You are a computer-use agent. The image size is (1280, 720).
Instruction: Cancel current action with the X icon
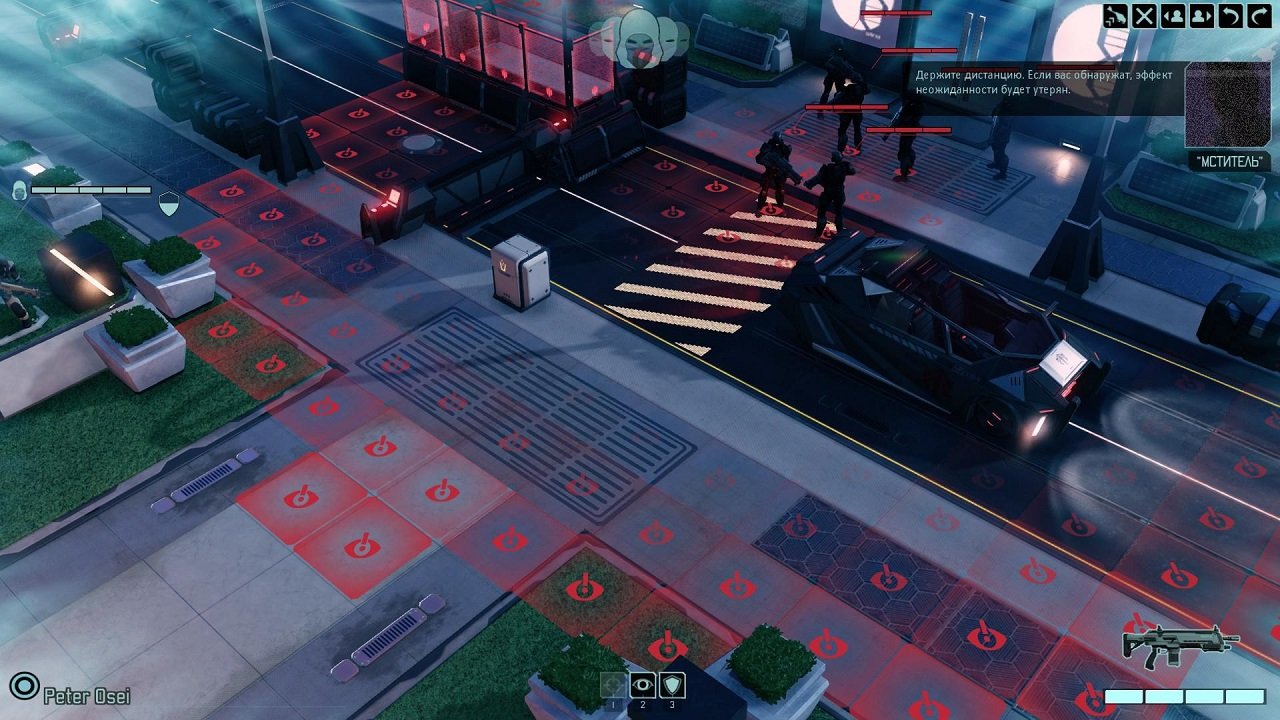(x=1144, y=15)
